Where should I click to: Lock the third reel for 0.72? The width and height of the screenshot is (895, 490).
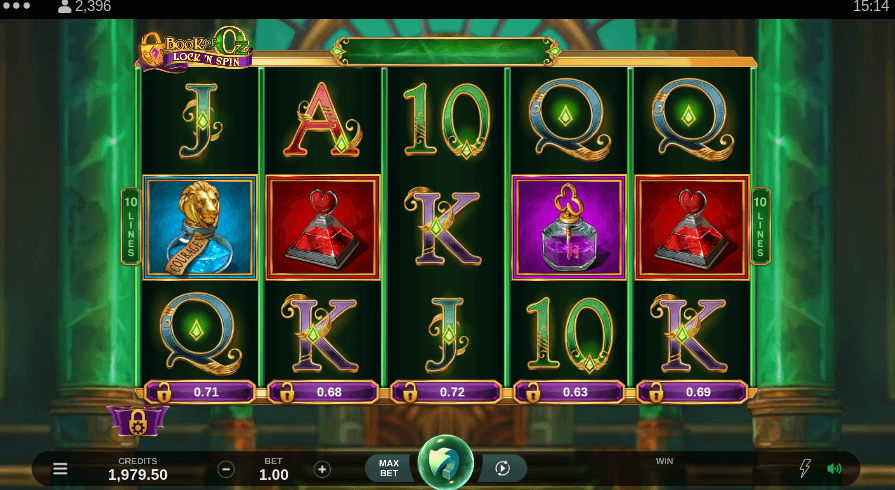(445, 392)
